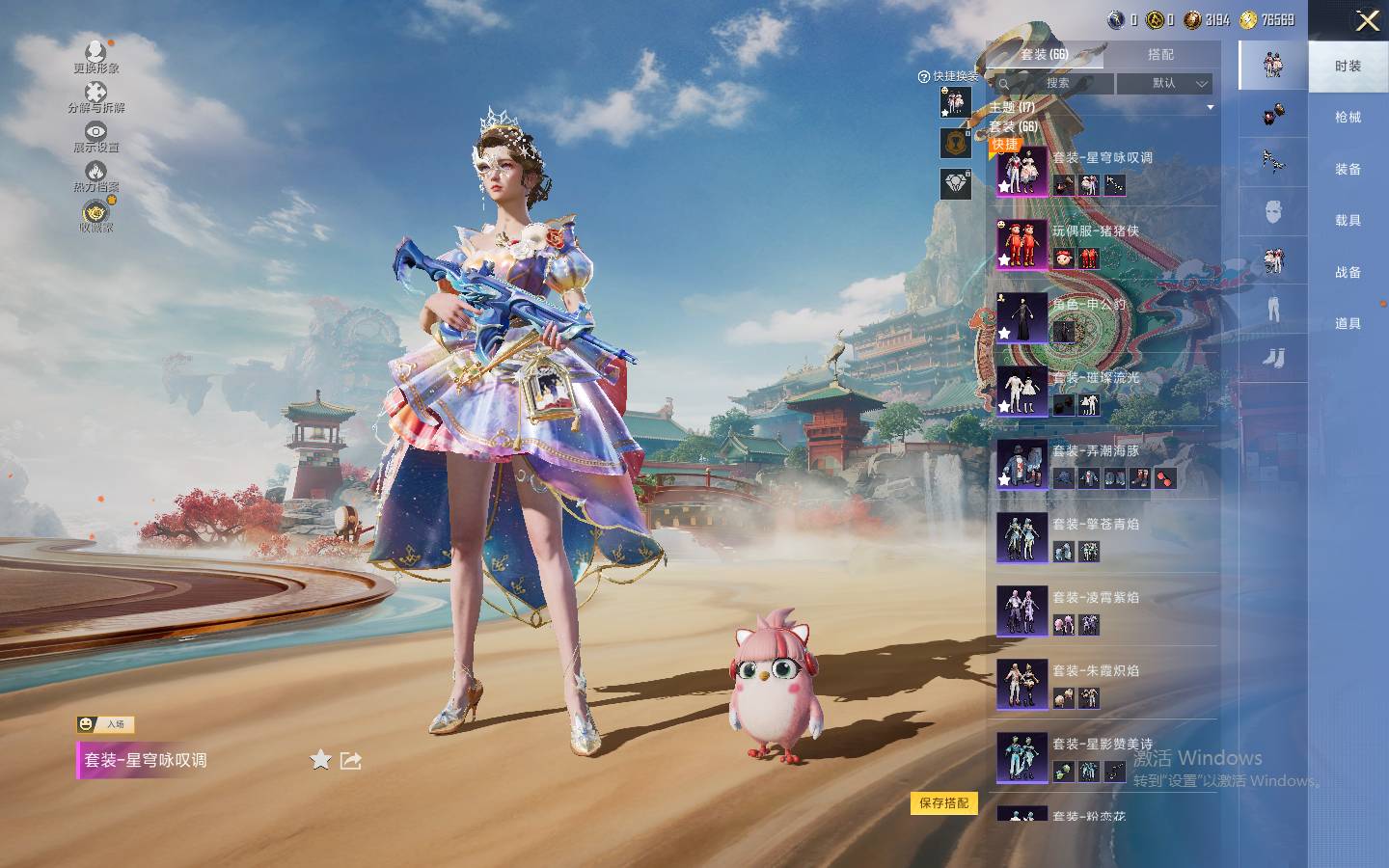This screenshot has width=1389, height=868.
Task: Switch to the 搭配 (Outfits) tab
Action: 1160,55
